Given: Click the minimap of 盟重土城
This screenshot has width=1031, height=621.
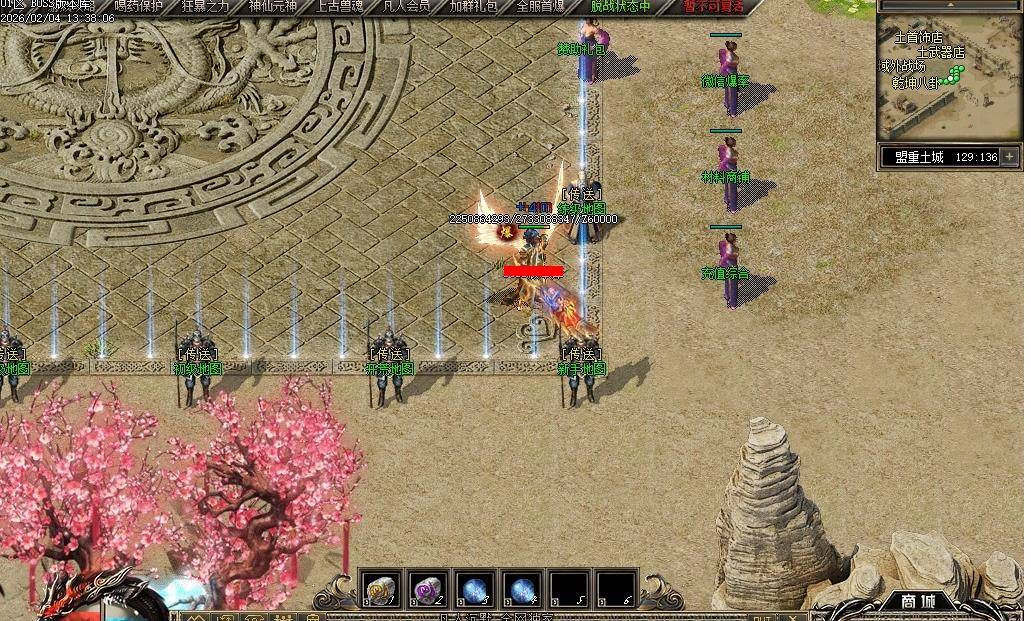Looking at the screenshot, I should point(950,80).
